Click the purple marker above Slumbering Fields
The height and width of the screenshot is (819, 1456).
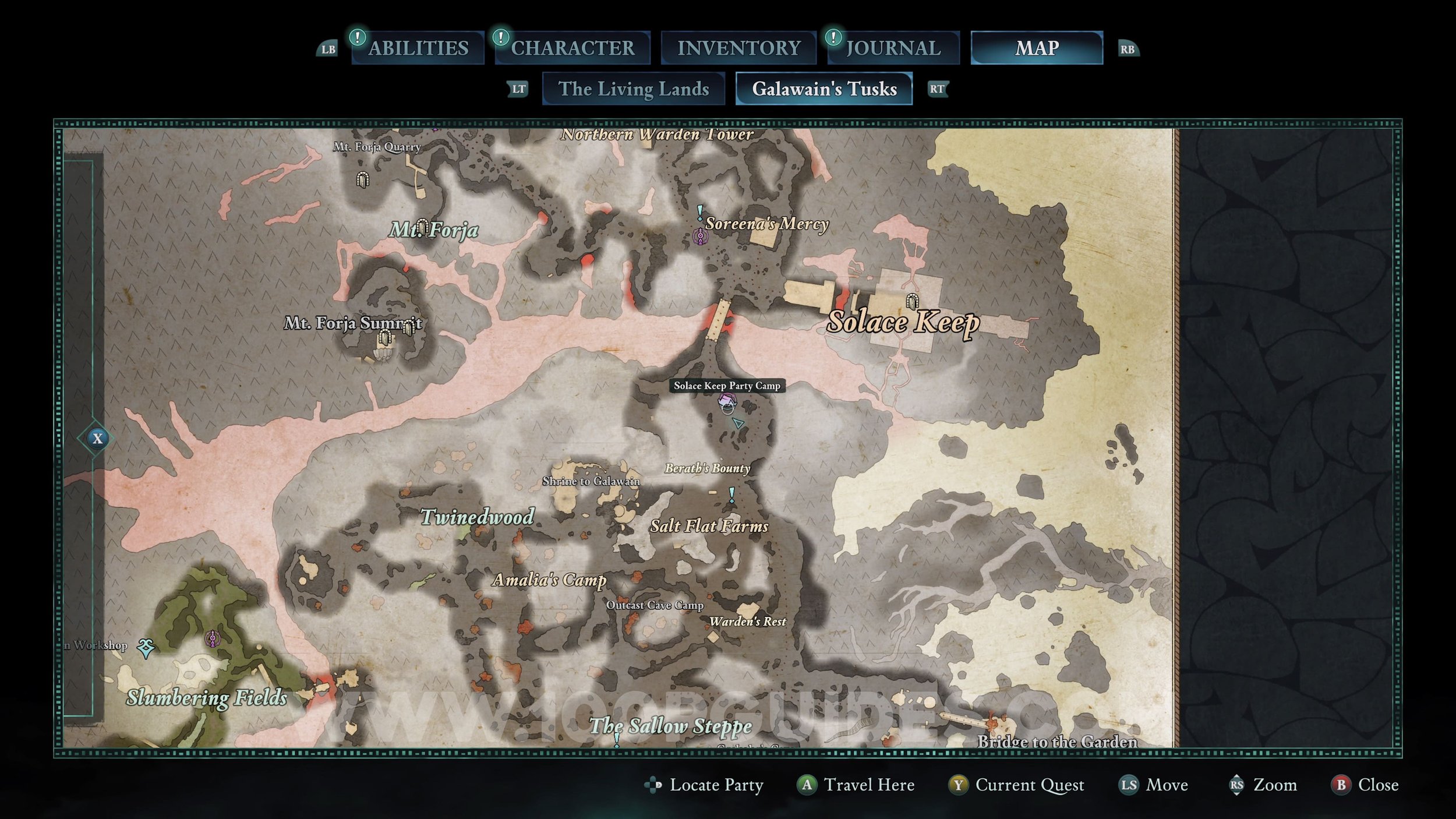(x=213, y=639)
